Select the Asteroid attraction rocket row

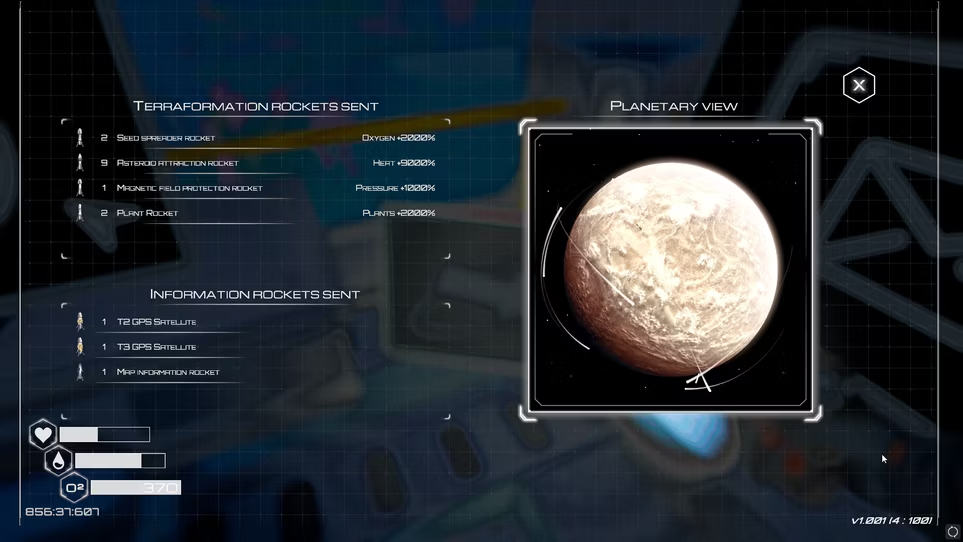click(x=177, y=163)
